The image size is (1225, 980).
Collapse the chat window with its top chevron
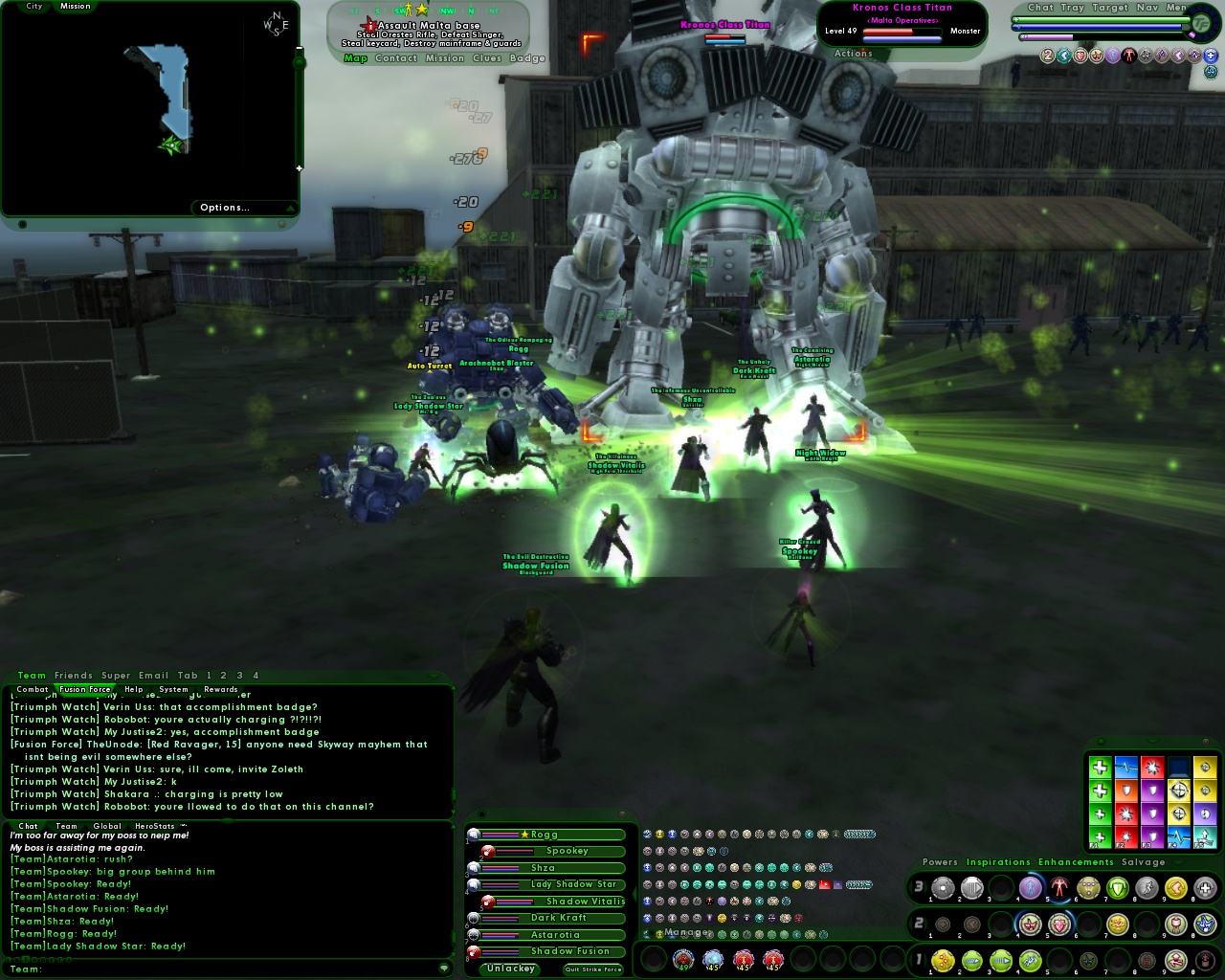[x=433, y=676]
